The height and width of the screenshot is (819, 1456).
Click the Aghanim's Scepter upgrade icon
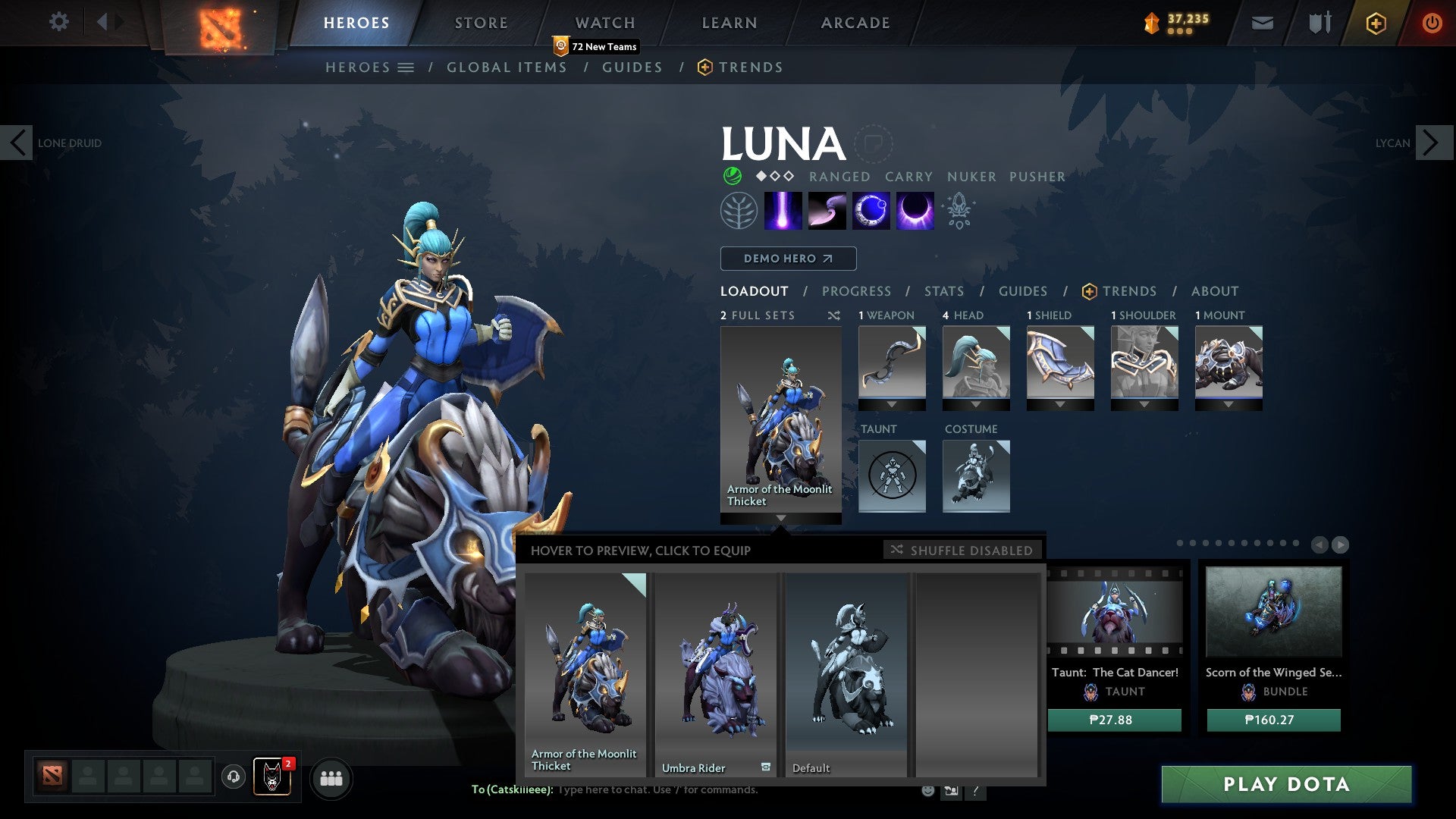tap(959, 211)
